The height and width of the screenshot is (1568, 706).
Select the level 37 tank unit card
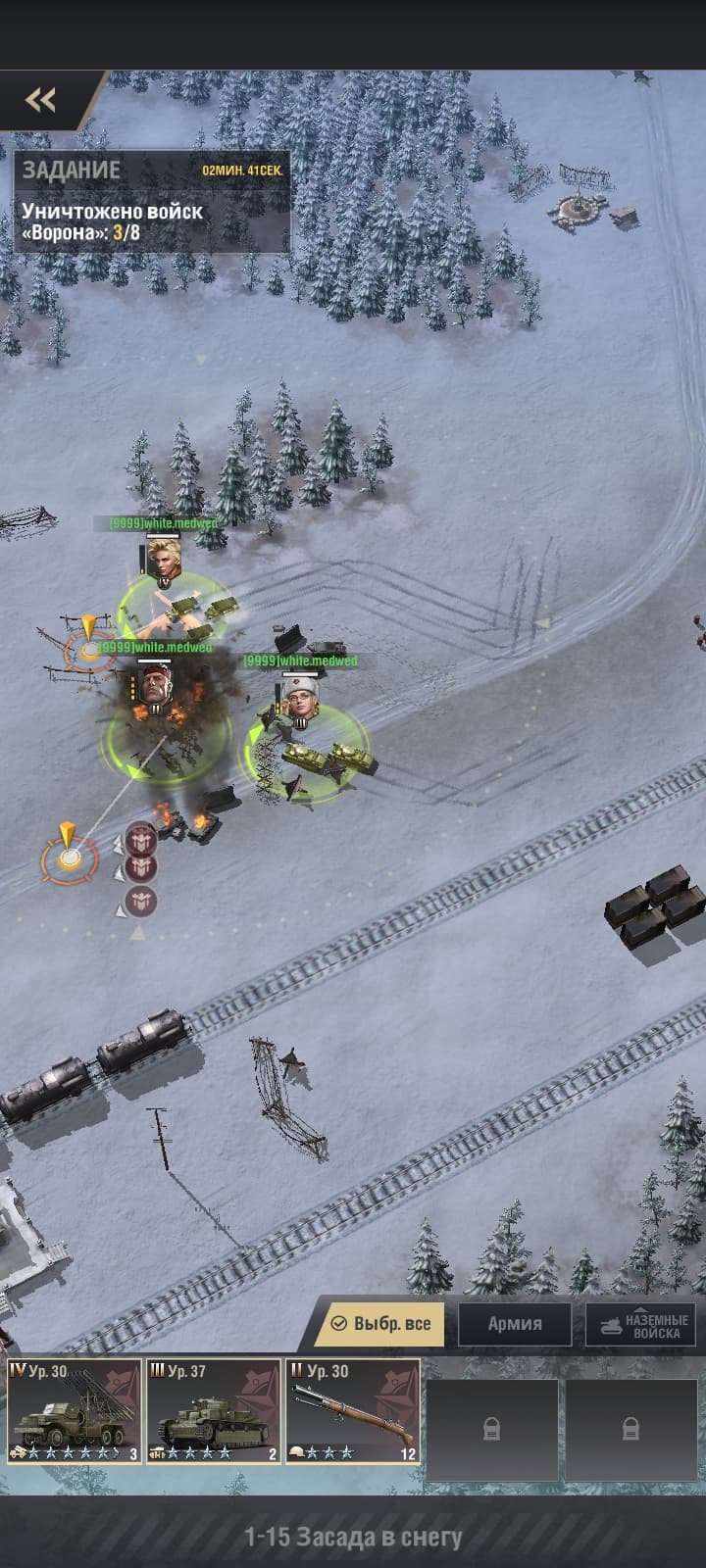pos(214,1411)
